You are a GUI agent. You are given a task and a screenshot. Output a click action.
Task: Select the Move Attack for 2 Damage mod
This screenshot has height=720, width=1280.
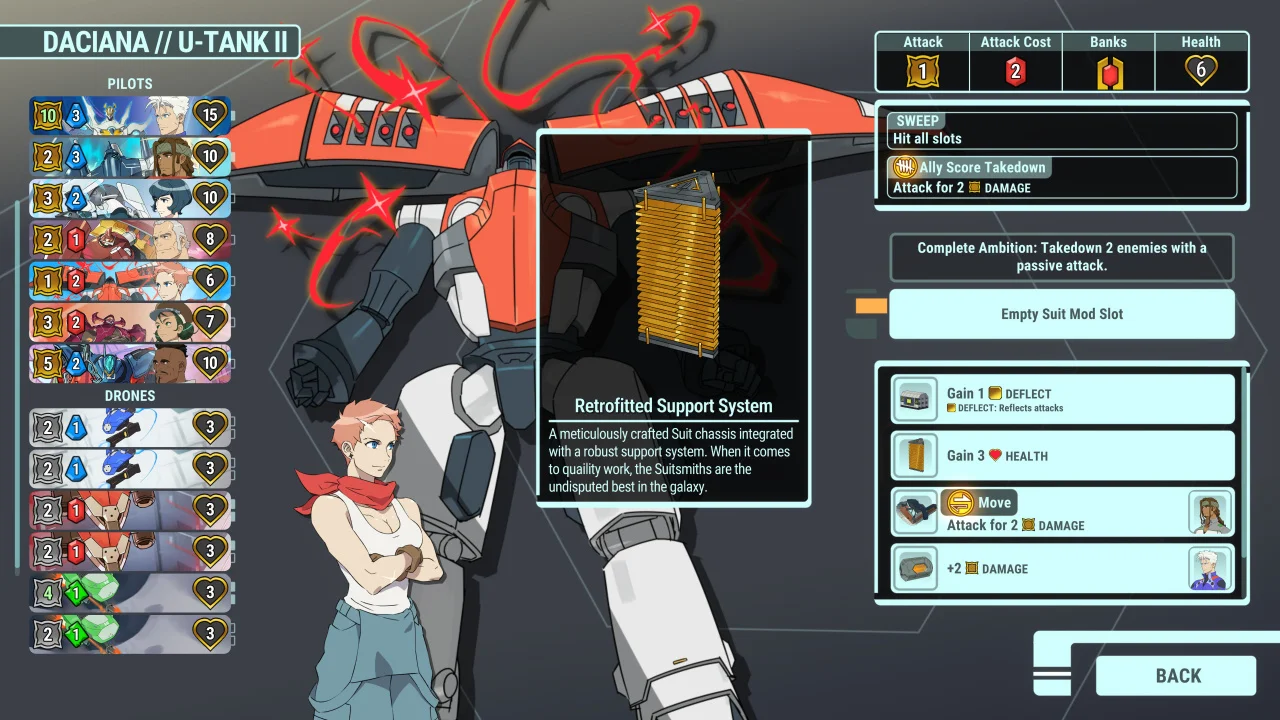click(1062, 513)
